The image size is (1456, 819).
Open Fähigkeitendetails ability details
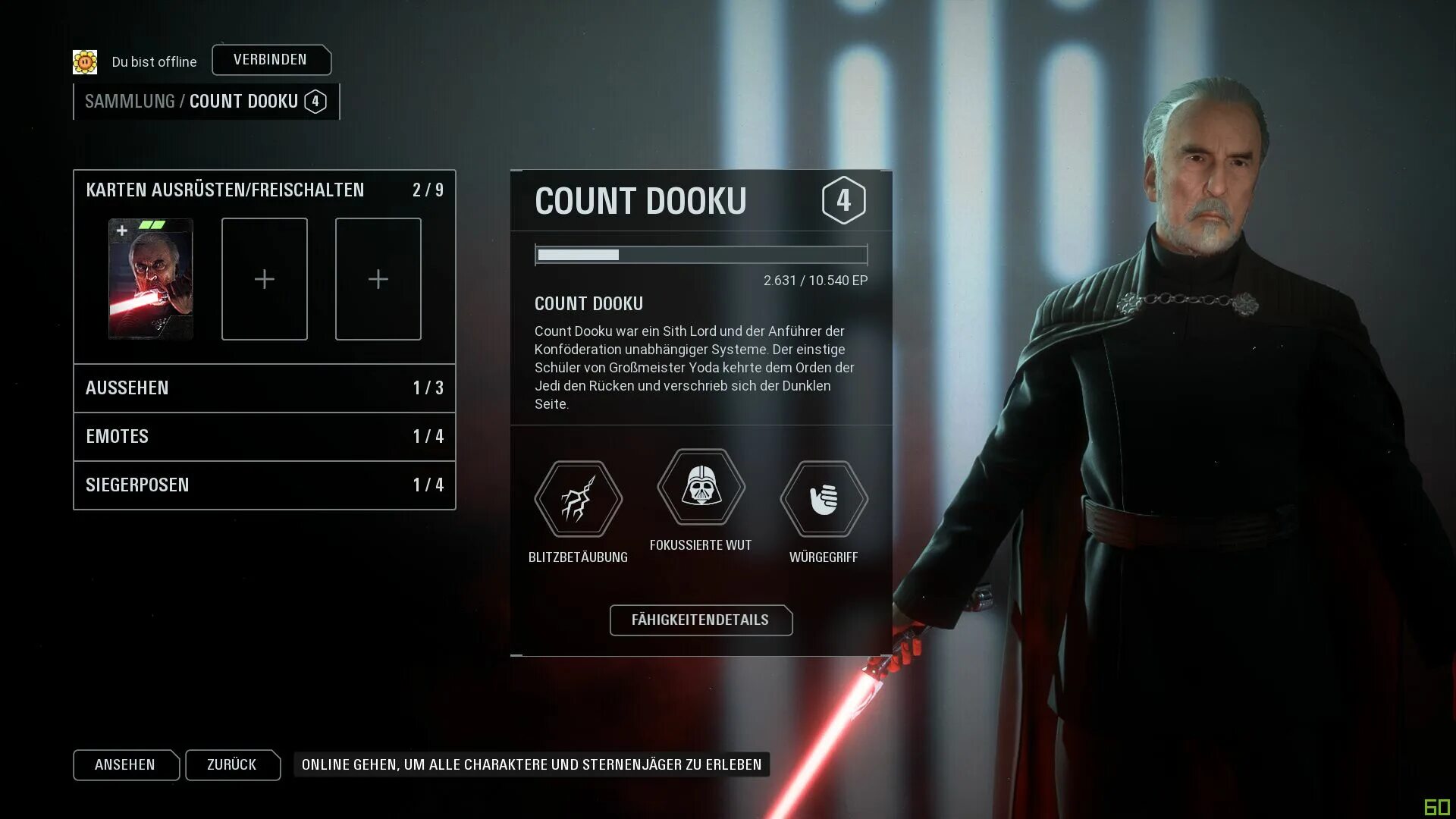click(701, 620)
